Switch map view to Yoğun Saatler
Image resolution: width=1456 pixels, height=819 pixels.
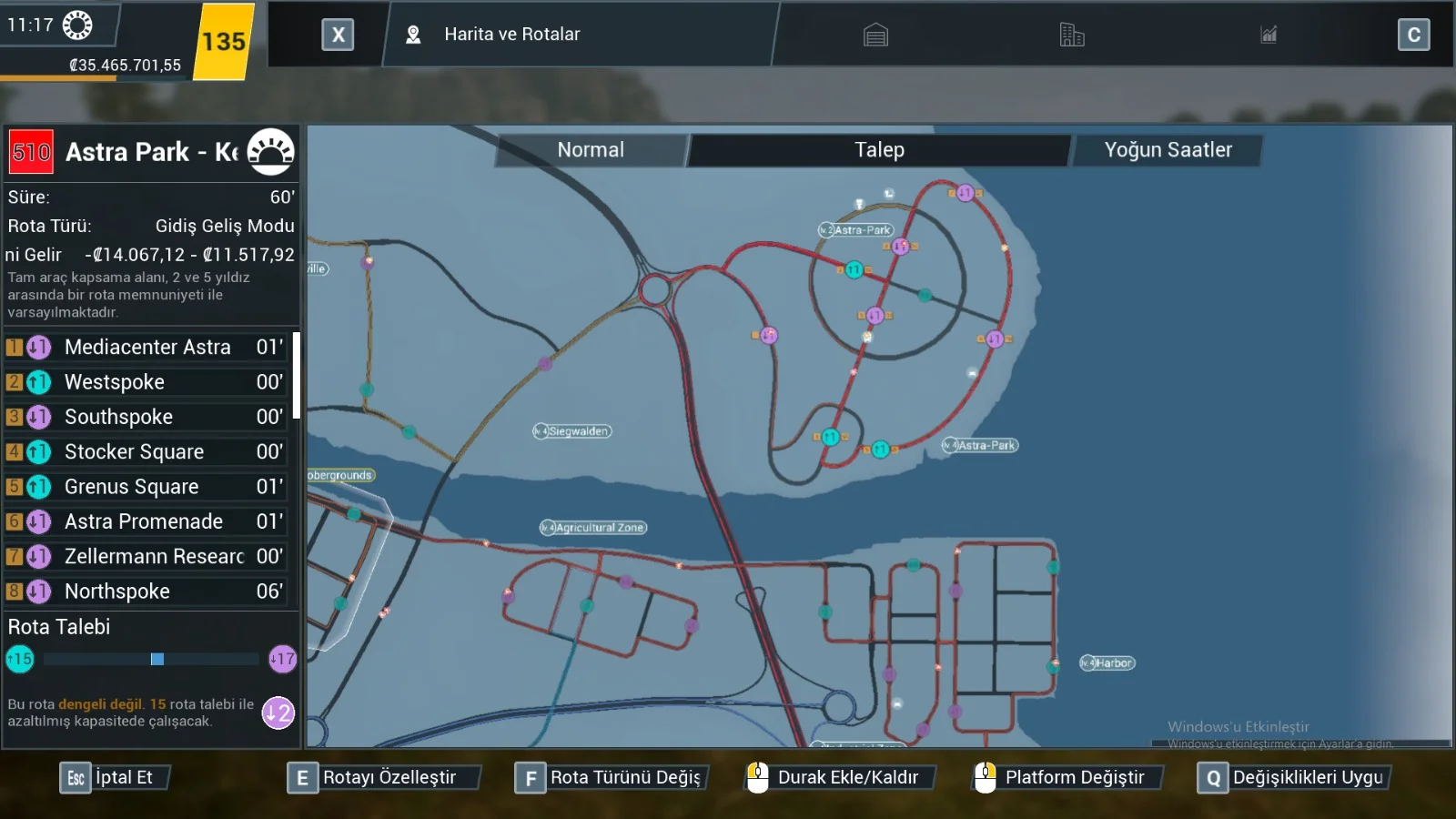point(1168,150)
